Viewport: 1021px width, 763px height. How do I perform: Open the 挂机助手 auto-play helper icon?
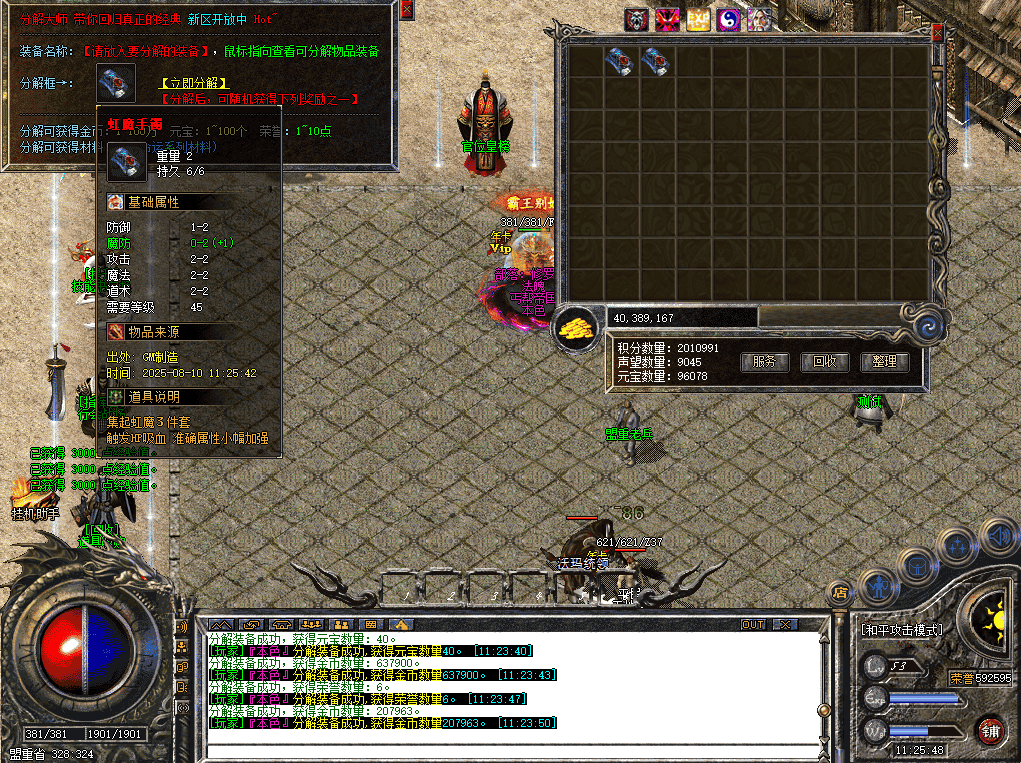pyautogui.click(x=26, y=494)
